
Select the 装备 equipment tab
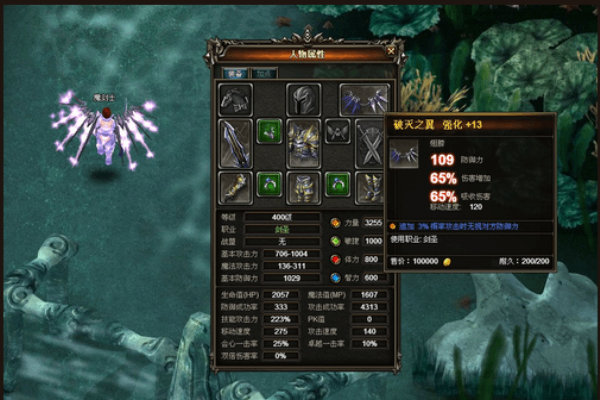click(x=236, y=73)
